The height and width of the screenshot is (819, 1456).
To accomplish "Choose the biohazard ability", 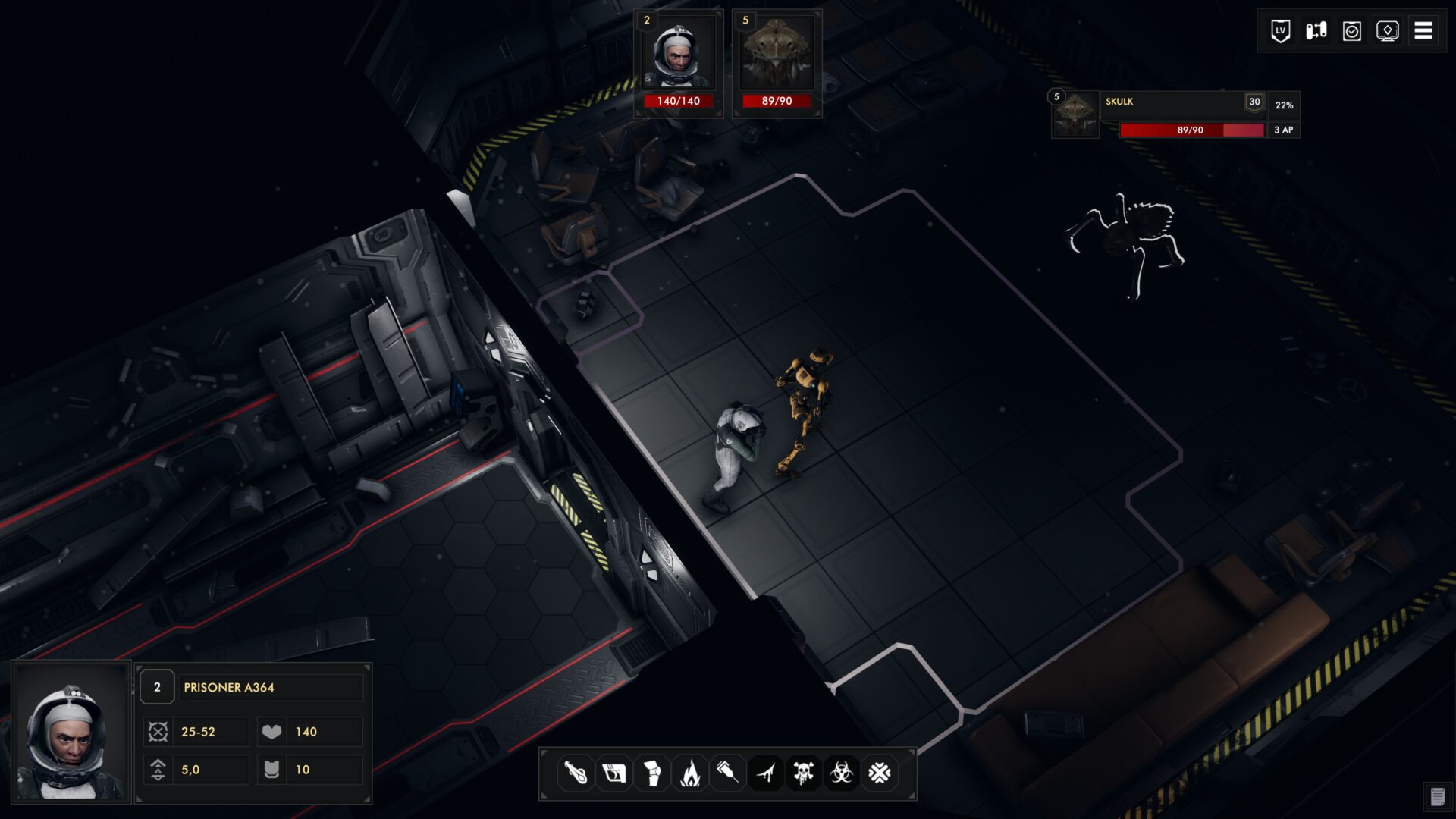I will pyautogui.click(x=842, y=773).
